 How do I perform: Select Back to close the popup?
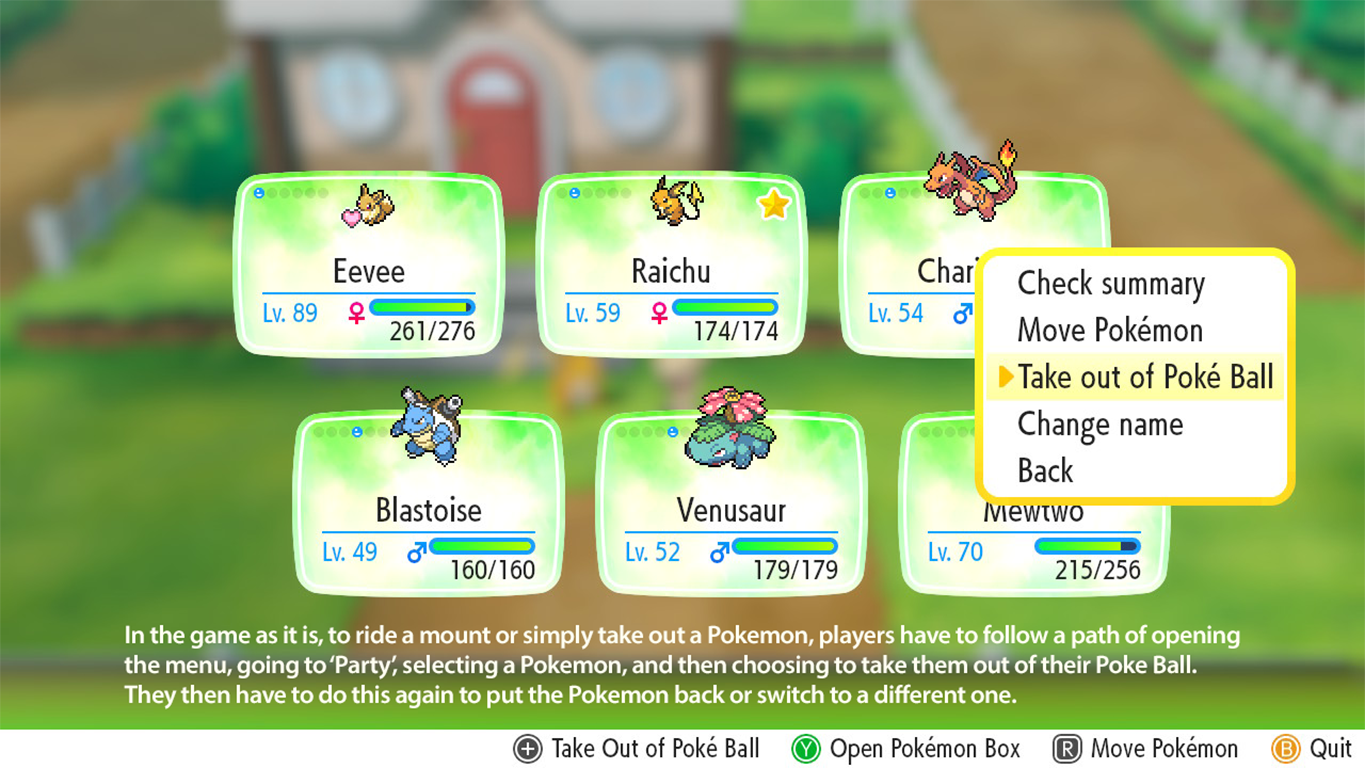(x=1045, y=471)
